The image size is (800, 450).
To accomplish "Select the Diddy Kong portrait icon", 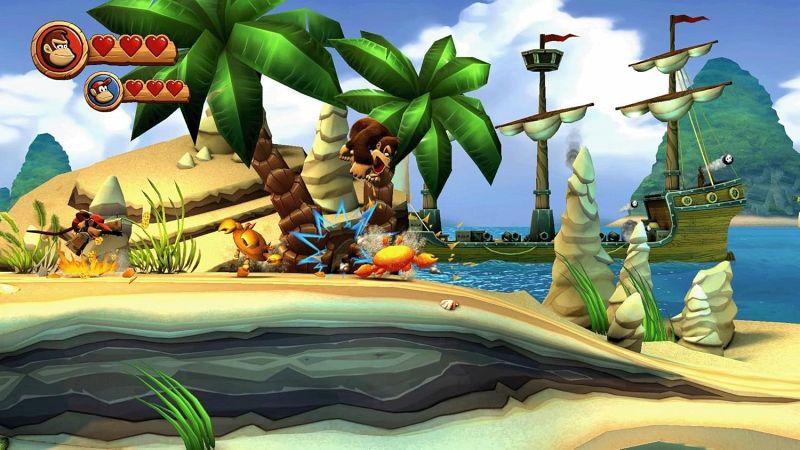I will point(103,88).
